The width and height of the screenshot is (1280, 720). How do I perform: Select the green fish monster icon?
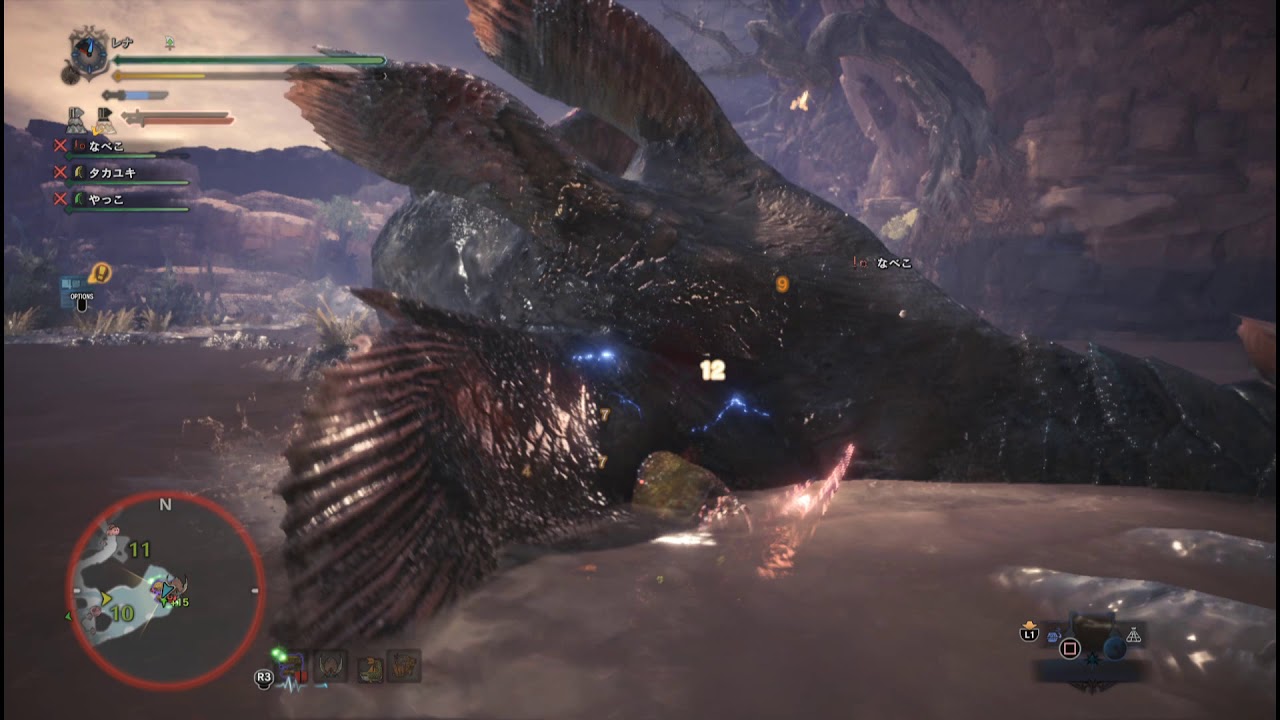tap(371, 668)
